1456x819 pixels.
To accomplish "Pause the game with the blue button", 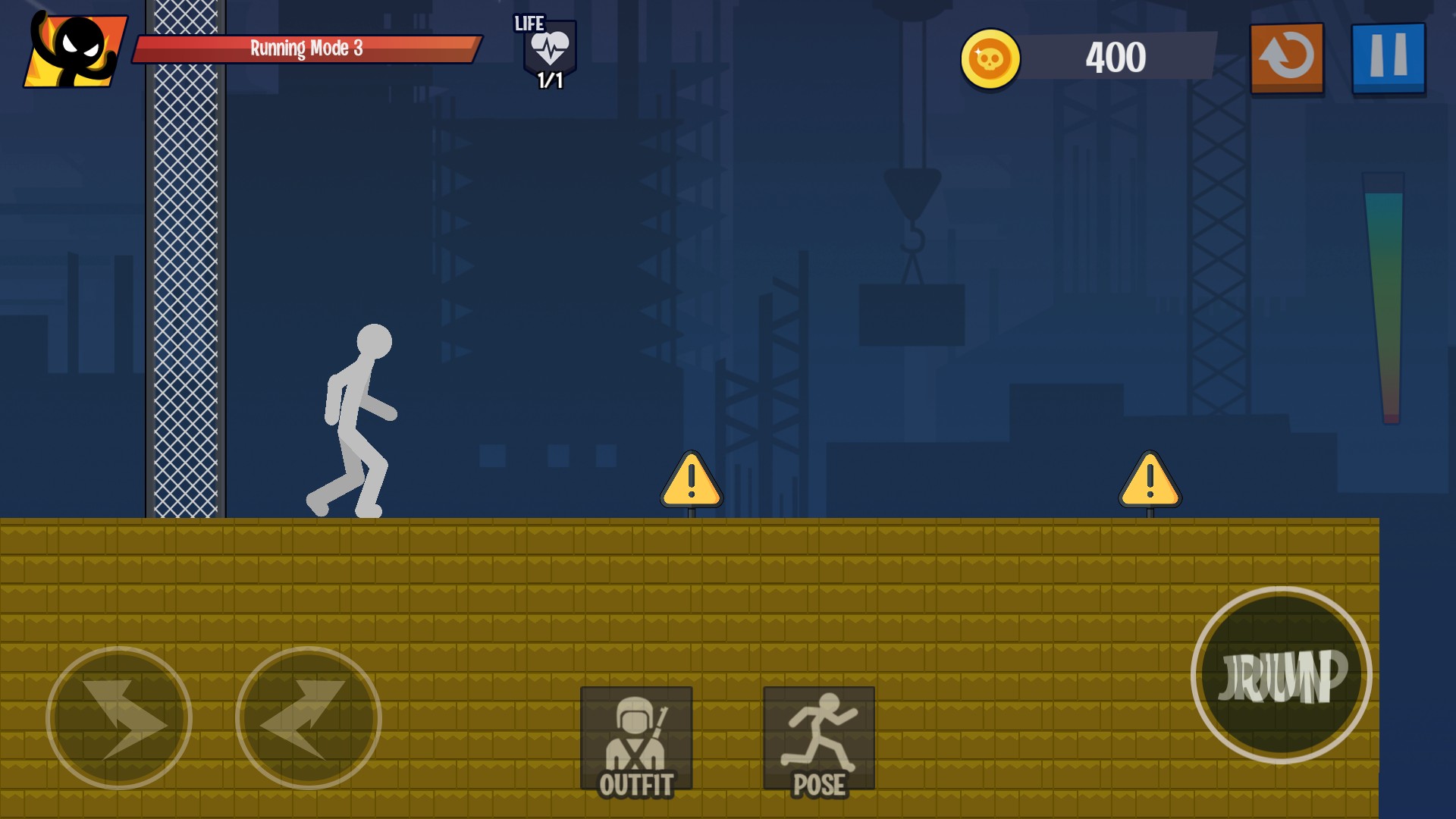I will tap(1388, 58).
